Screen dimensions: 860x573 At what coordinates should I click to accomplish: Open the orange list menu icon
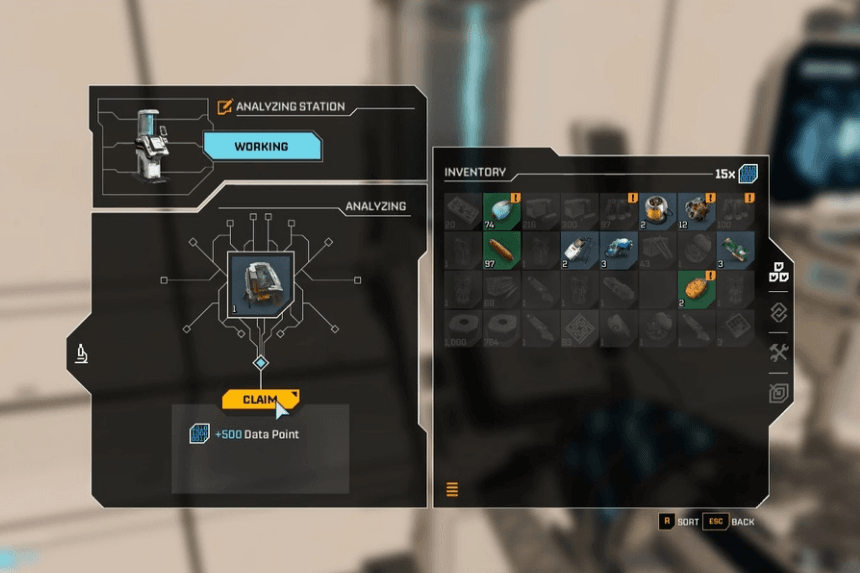[x=452, y=489]
